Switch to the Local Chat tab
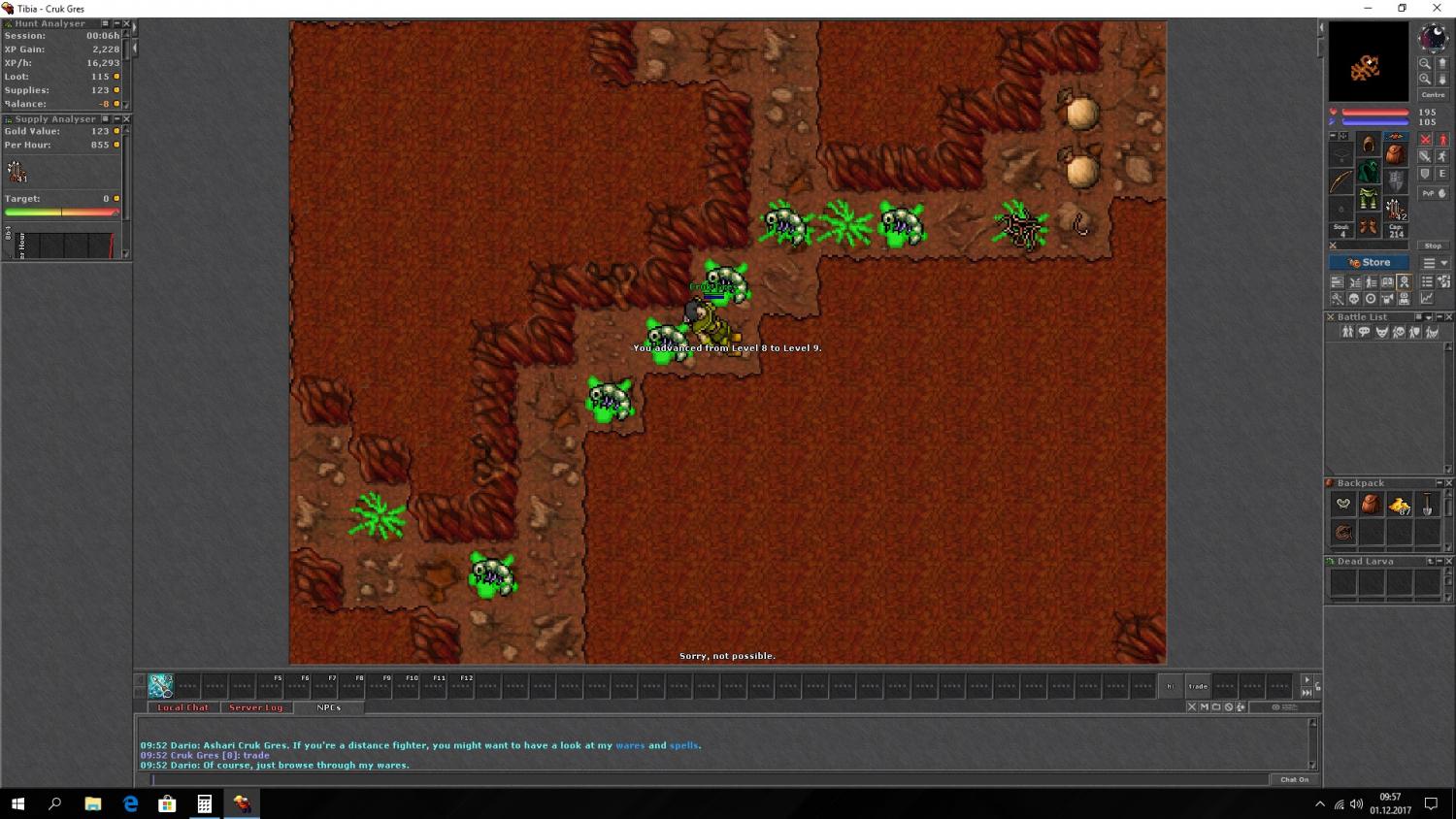This screenshot has height=819, width=1456. [x=182, y=707]
